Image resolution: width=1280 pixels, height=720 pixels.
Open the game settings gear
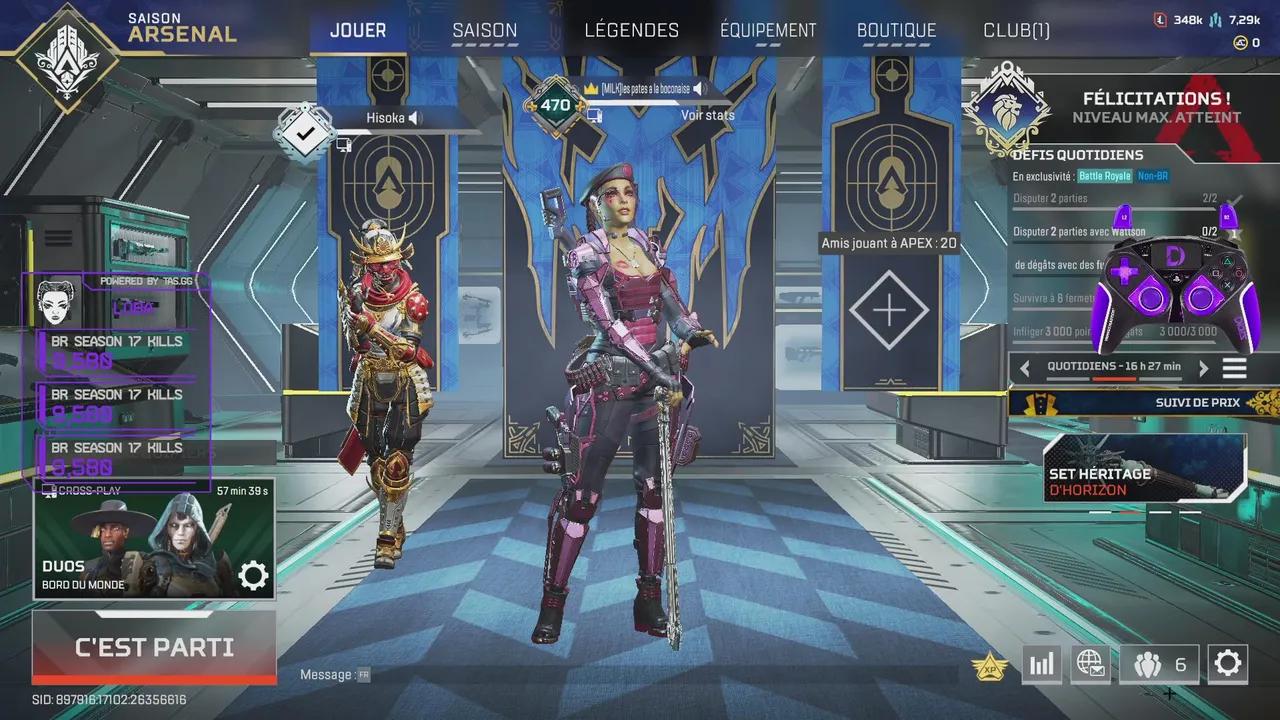[x=1227, y=663]
